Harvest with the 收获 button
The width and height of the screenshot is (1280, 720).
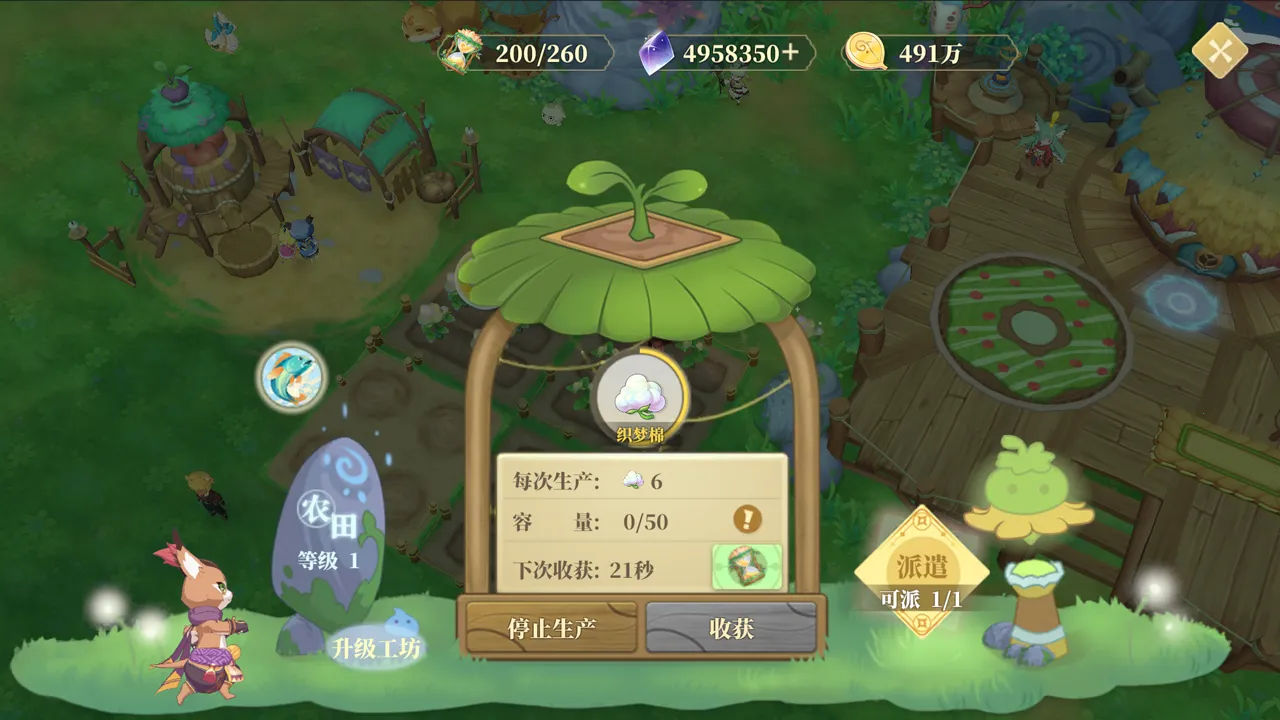pos(731,628)
